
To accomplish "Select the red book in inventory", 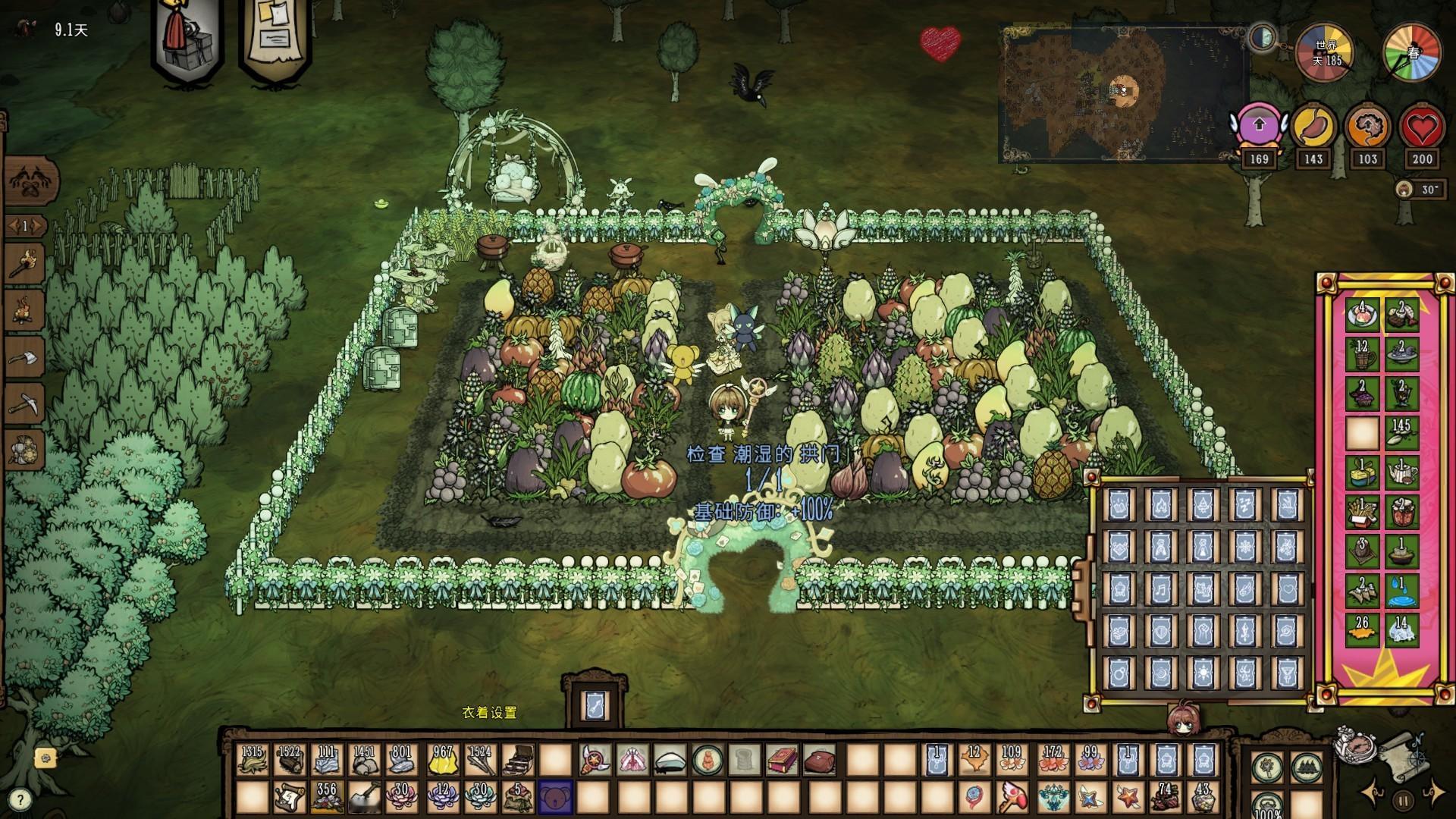I will click(x=782, y=759).
